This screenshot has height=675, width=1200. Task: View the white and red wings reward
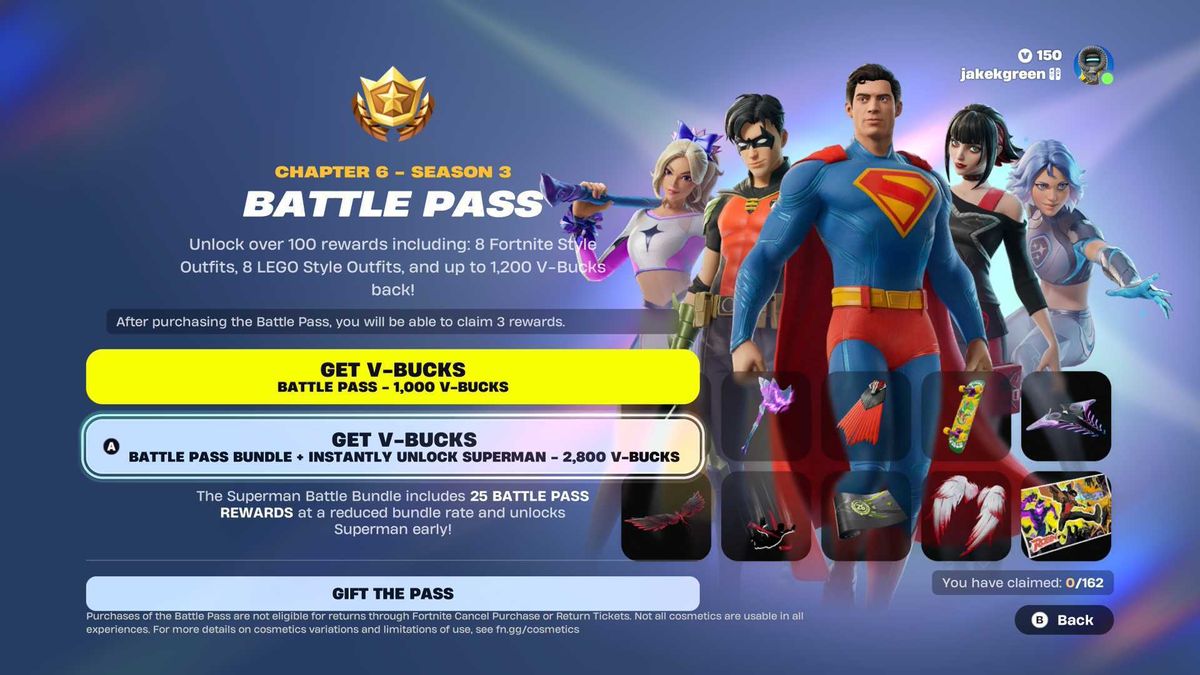(966, 516)
